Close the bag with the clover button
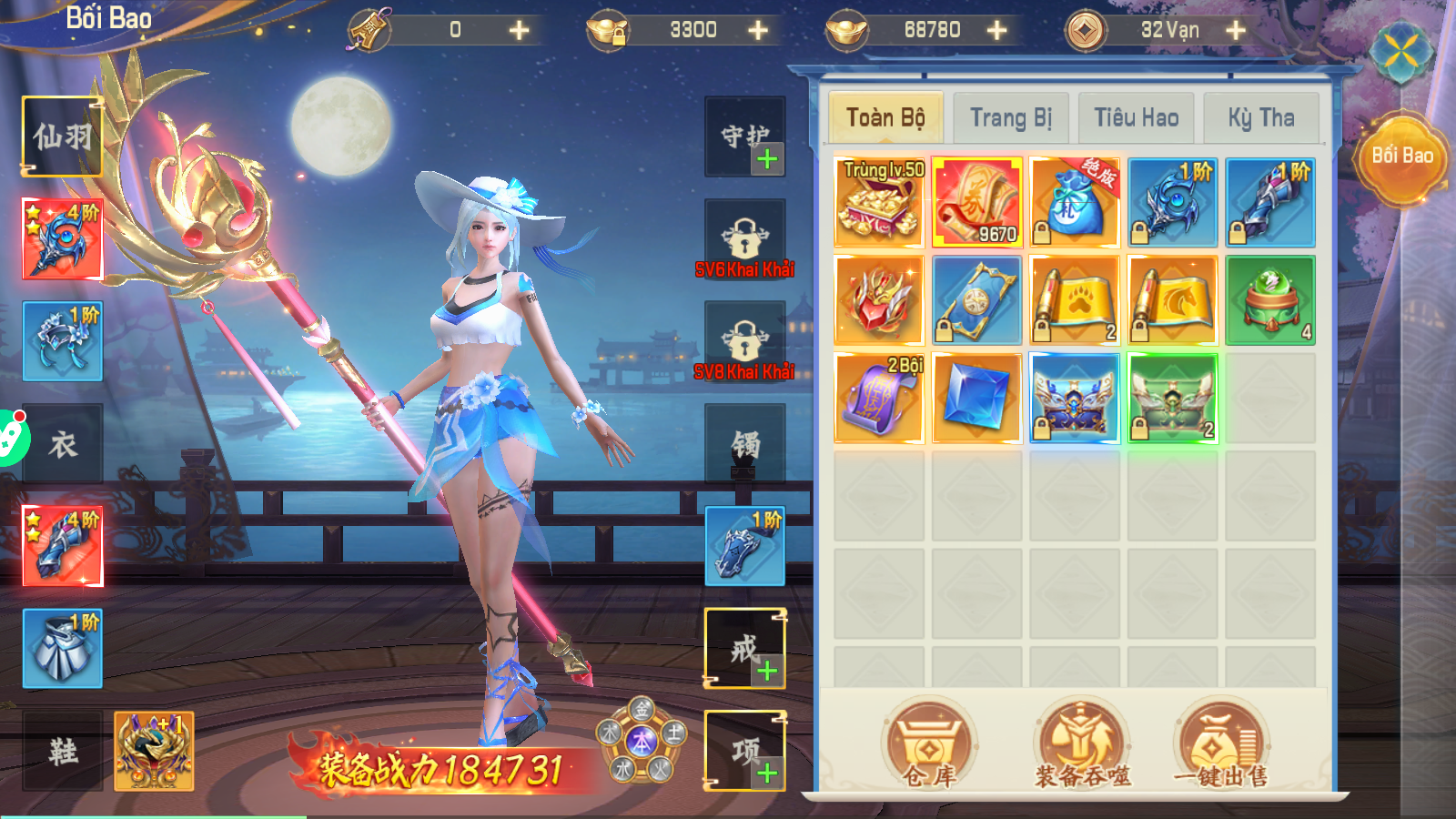This screenshot has width=1456, height=819. point(1401,53)
